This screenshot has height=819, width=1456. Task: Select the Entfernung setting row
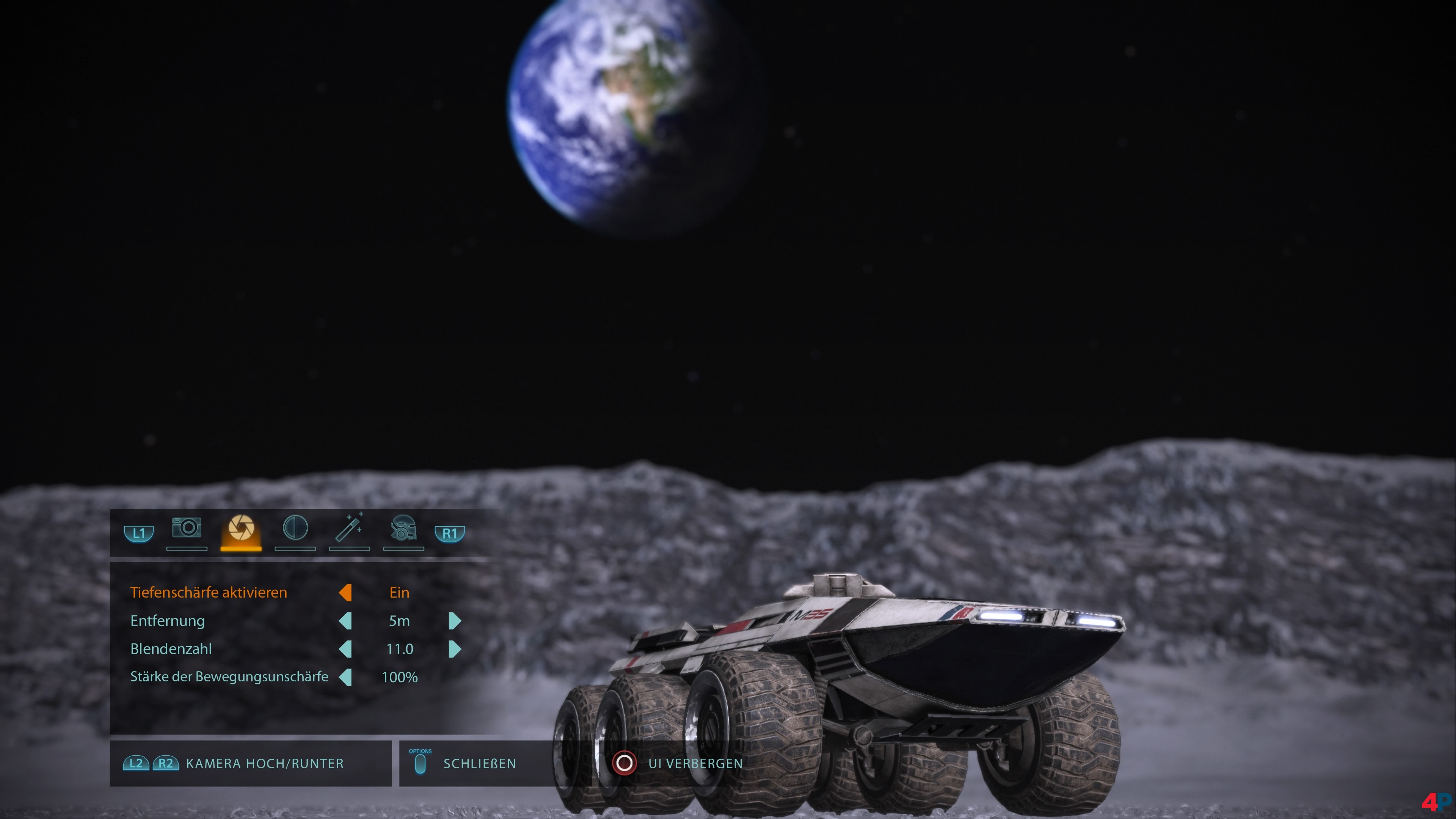pos(167,621)
